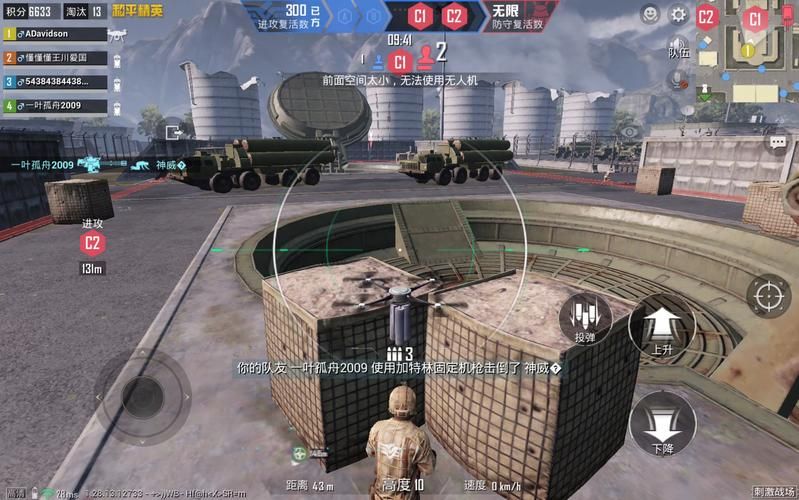The width and height of the screenshot is (799, 500).
Task: Tap the crosshair aim button
Action: (x=769, y=296)
